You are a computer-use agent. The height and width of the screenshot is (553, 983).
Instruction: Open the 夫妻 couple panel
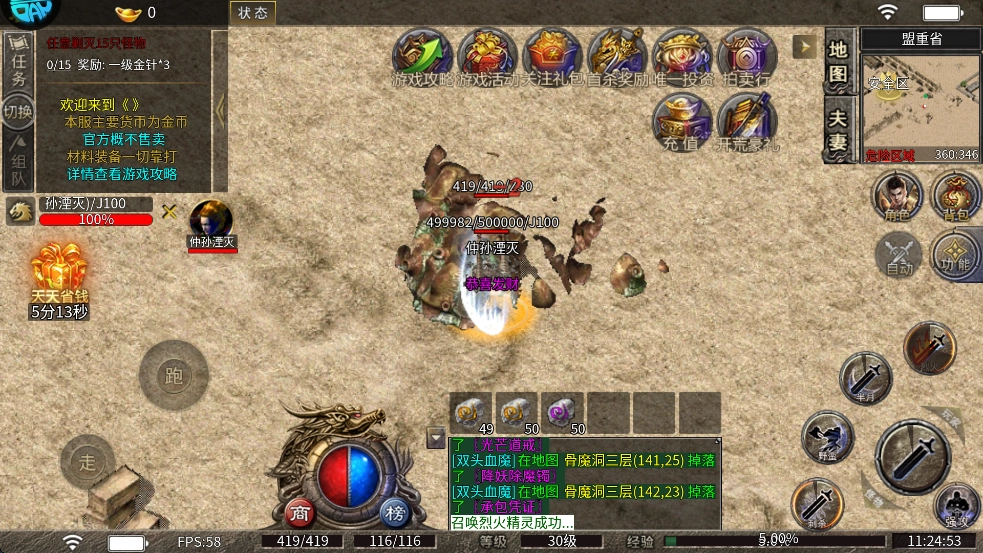click(838, 128)
